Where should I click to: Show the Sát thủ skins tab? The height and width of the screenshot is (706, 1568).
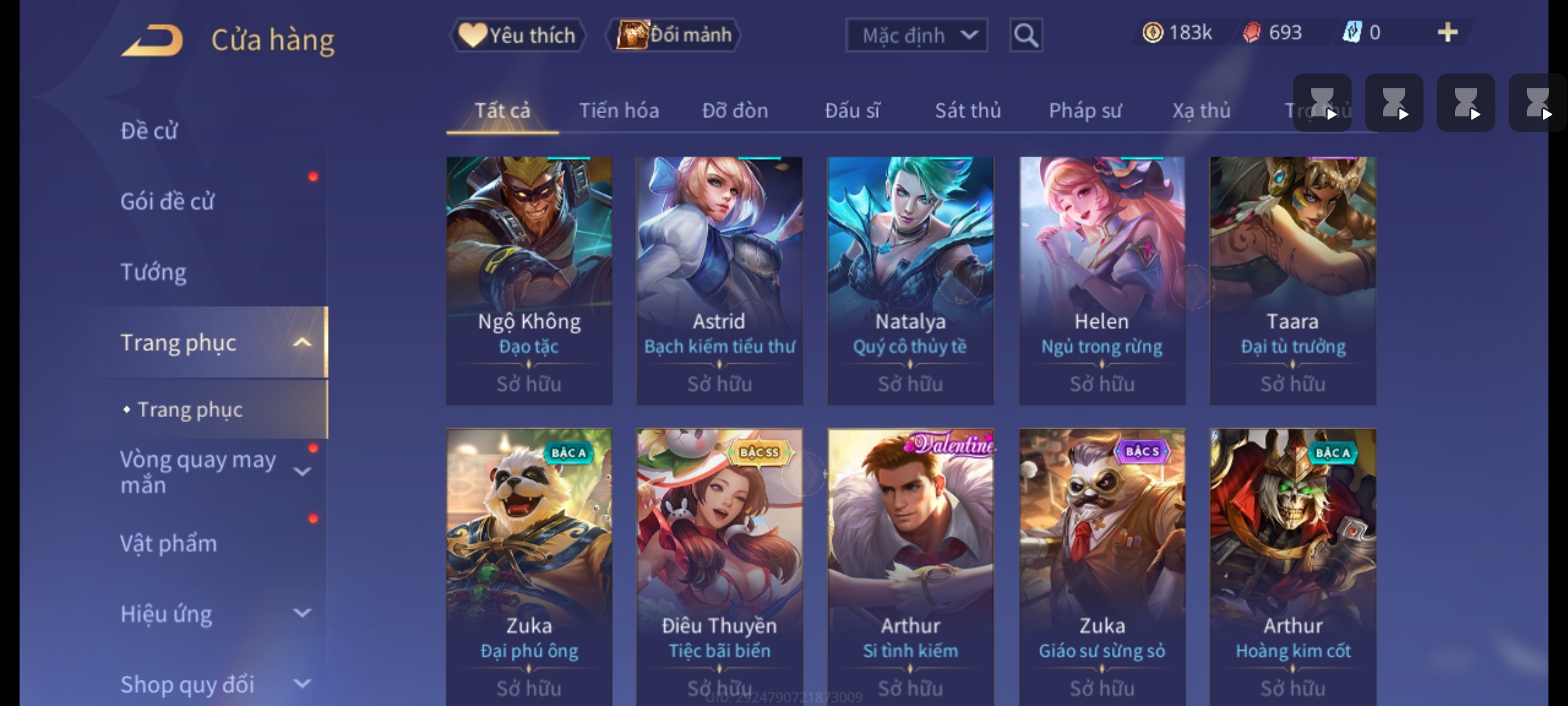point(968,110)
